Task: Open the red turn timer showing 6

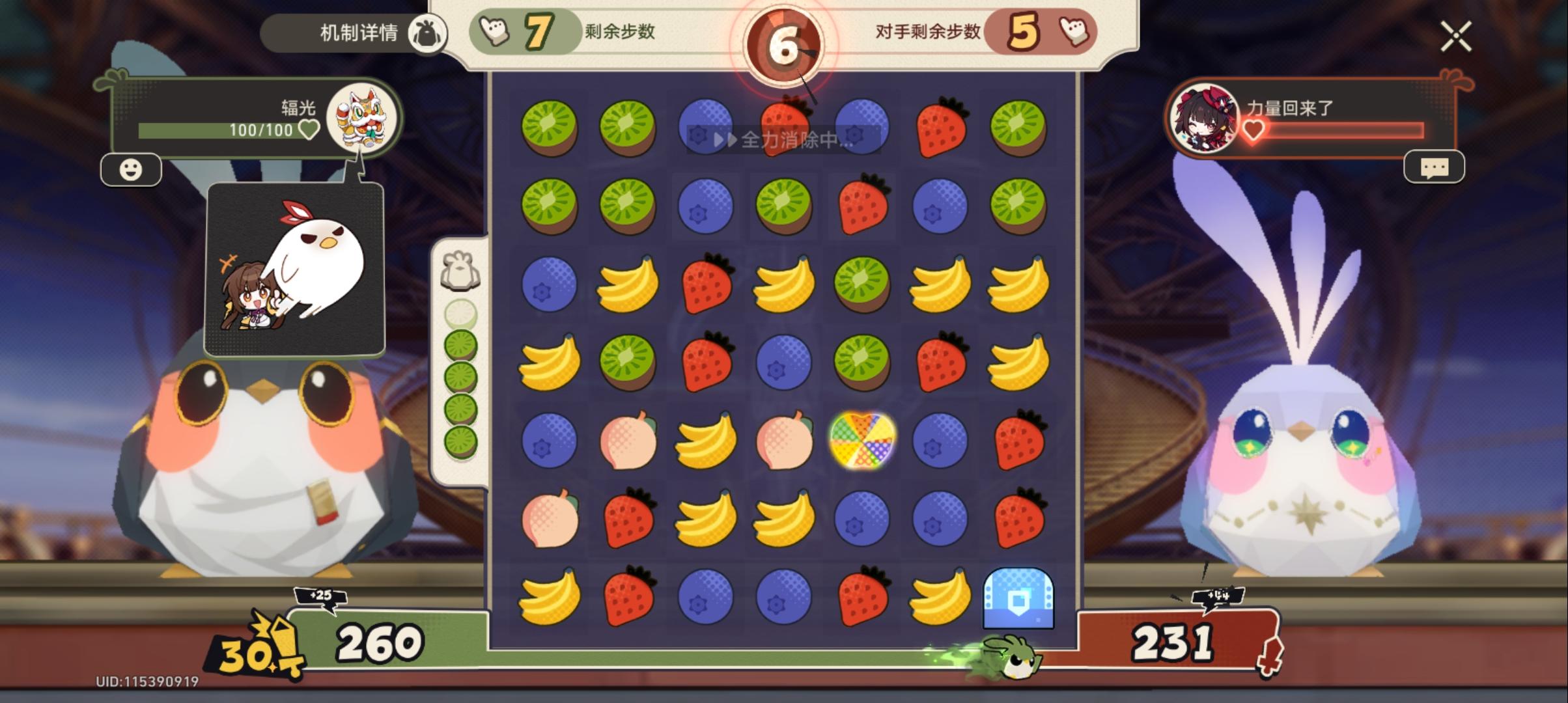Action: (x=785, y=42)
